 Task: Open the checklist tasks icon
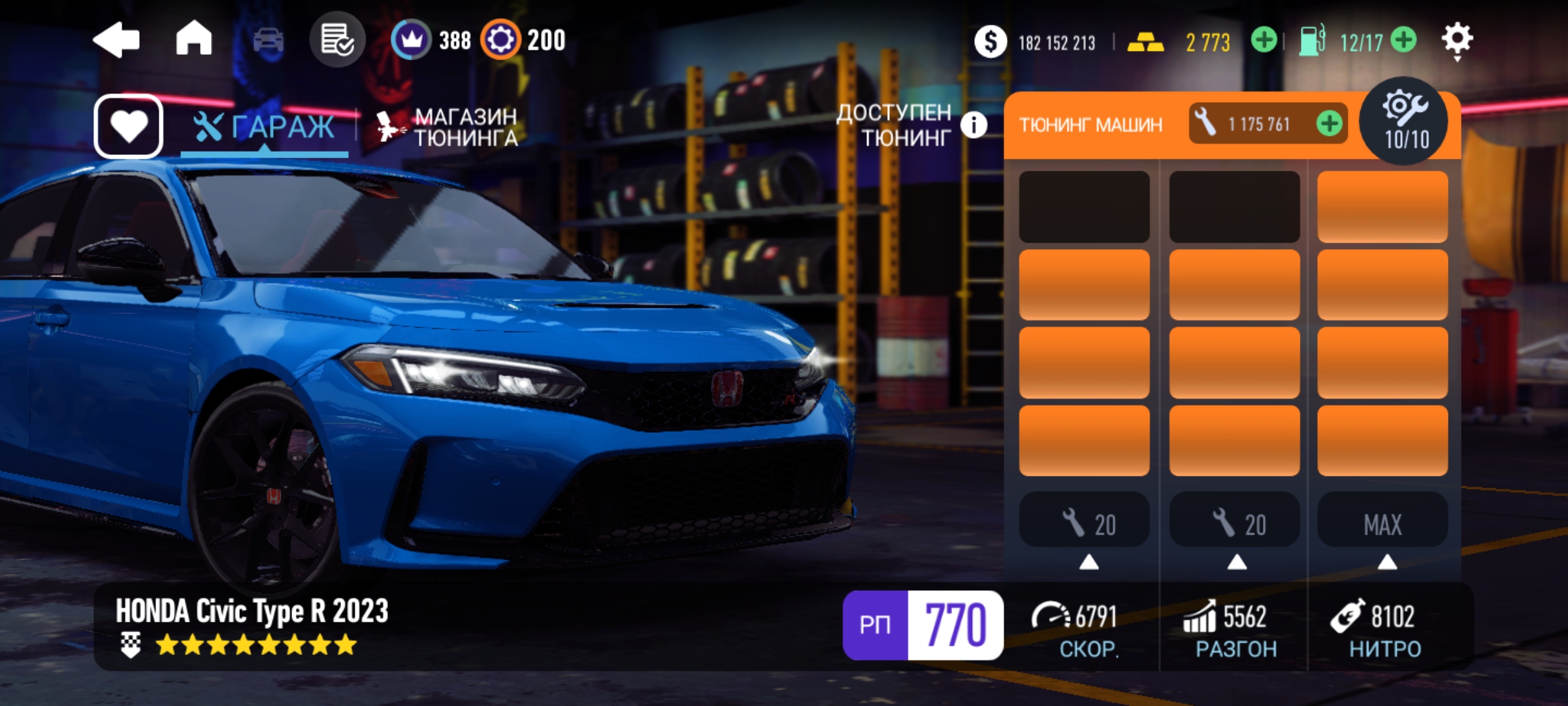[x=337, y=41]
